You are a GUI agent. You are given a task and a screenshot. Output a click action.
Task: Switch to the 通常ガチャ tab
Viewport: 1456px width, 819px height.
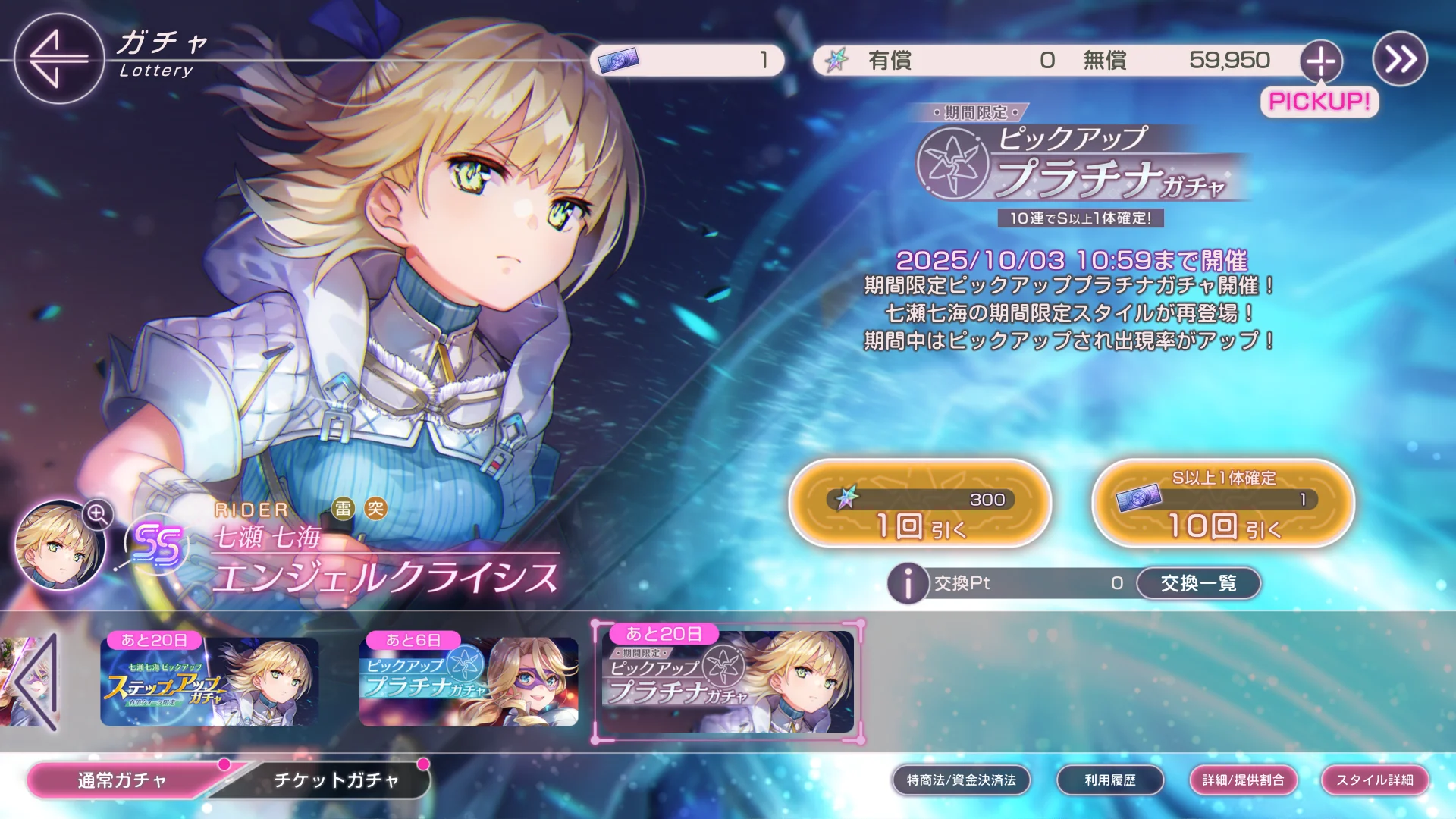tap(123, 780)
